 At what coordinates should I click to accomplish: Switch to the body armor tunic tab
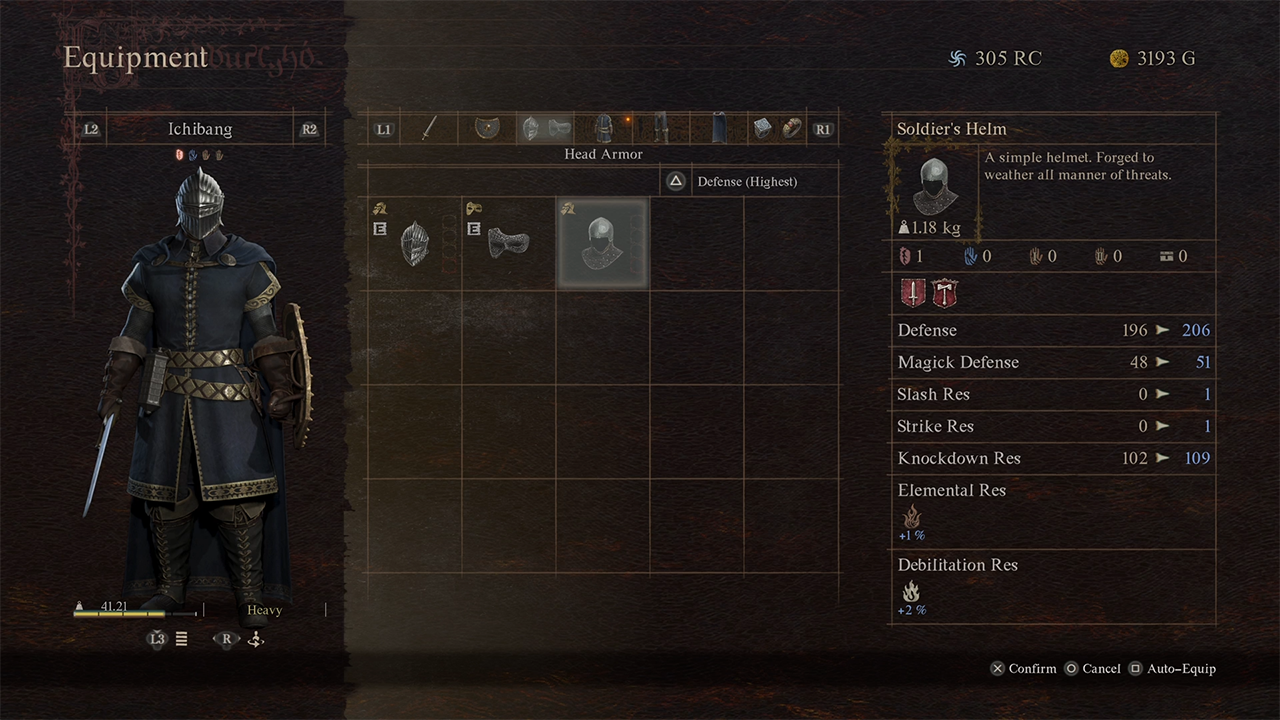click(603, 129)
